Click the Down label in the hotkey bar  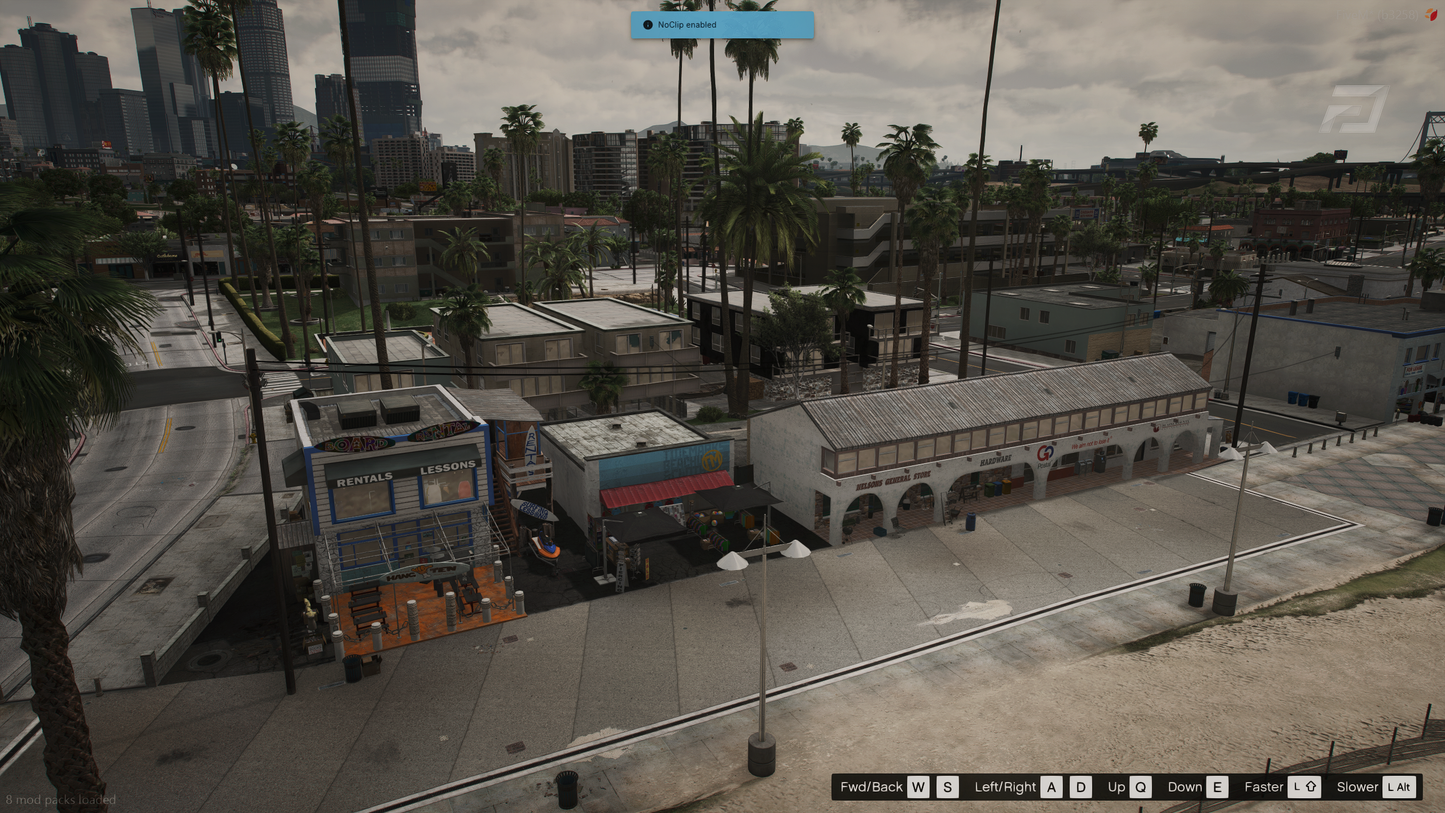1184,787
